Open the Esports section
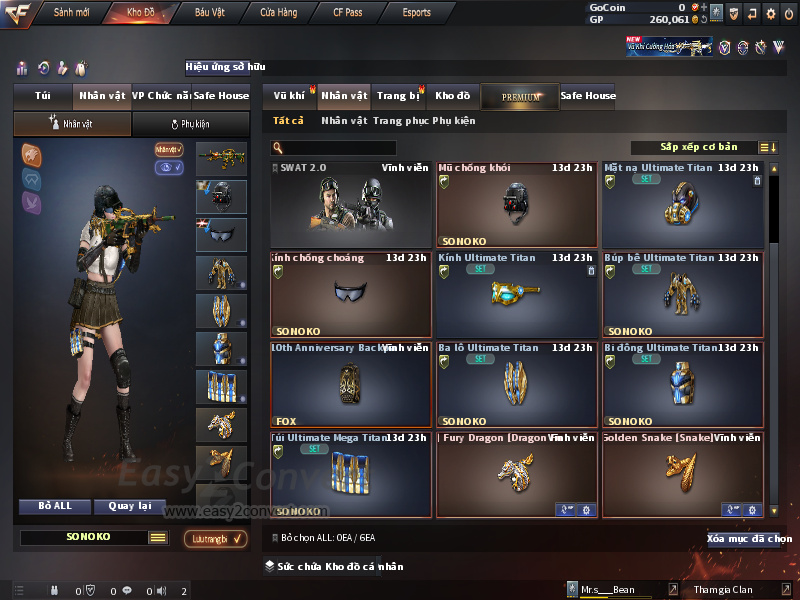 [416, 12]
